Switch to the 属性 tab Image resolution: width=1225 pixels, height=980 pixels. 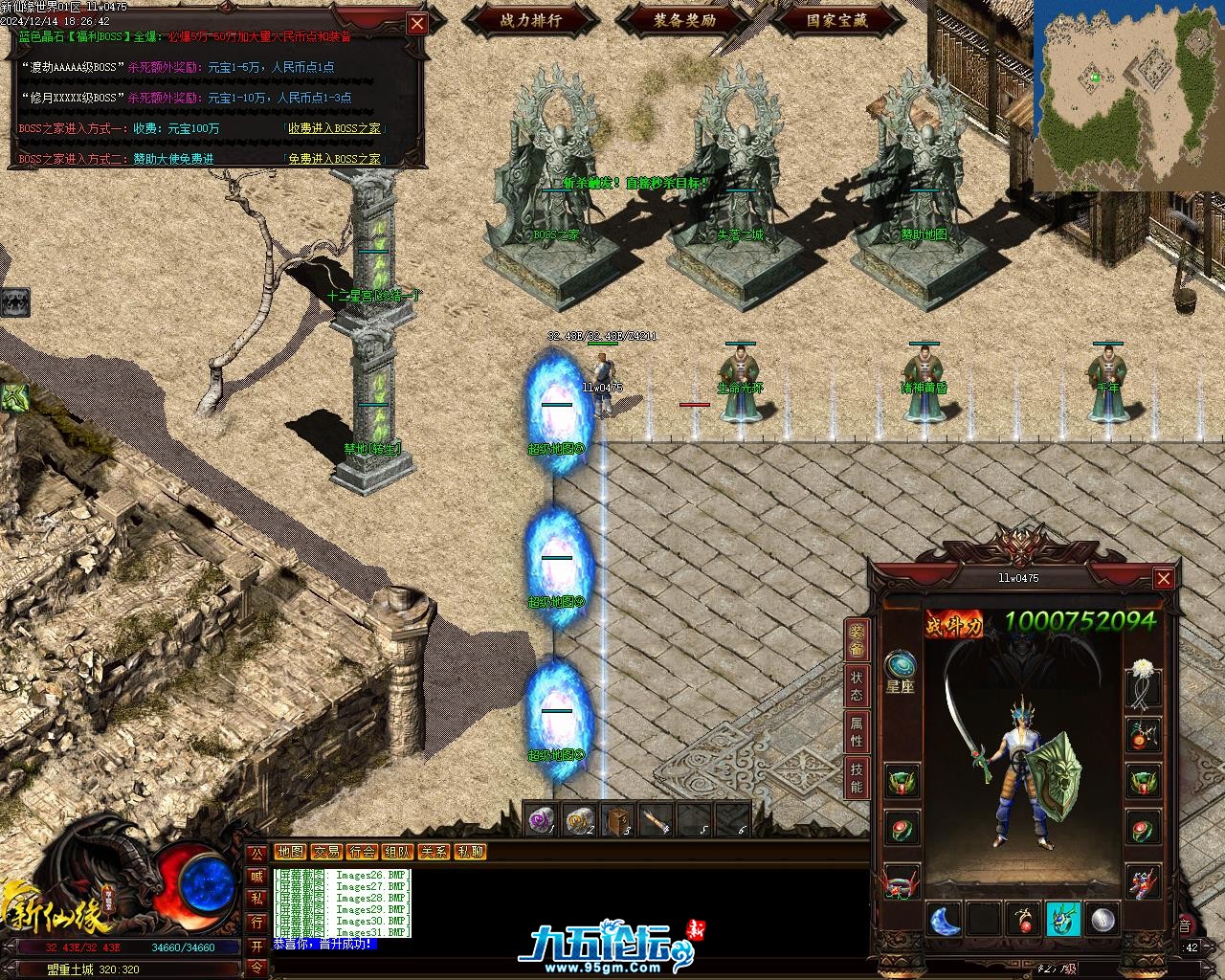coord(856,733)
